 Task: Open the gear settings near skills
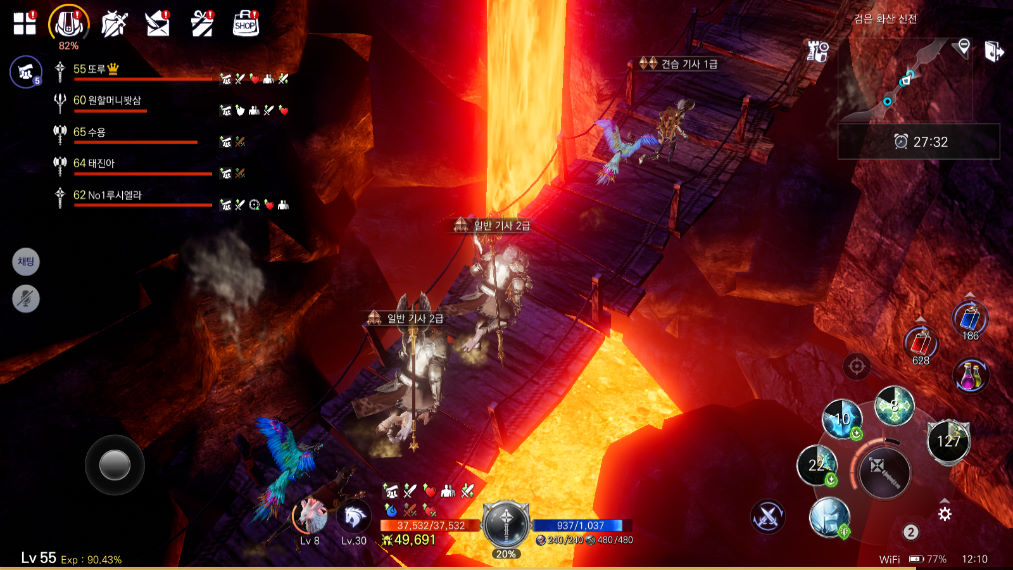[x=944, y=513]
